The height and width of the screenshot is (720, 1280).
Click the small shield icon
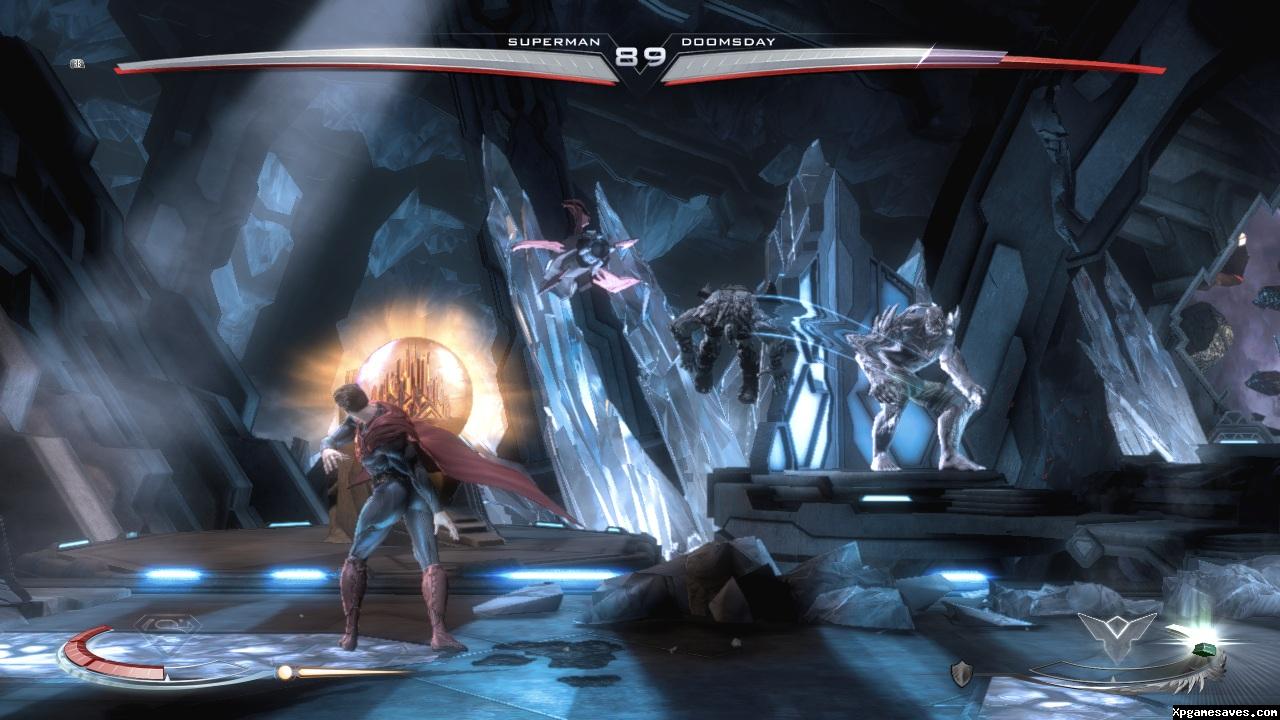pyautogui.click(x=963, y=672)
